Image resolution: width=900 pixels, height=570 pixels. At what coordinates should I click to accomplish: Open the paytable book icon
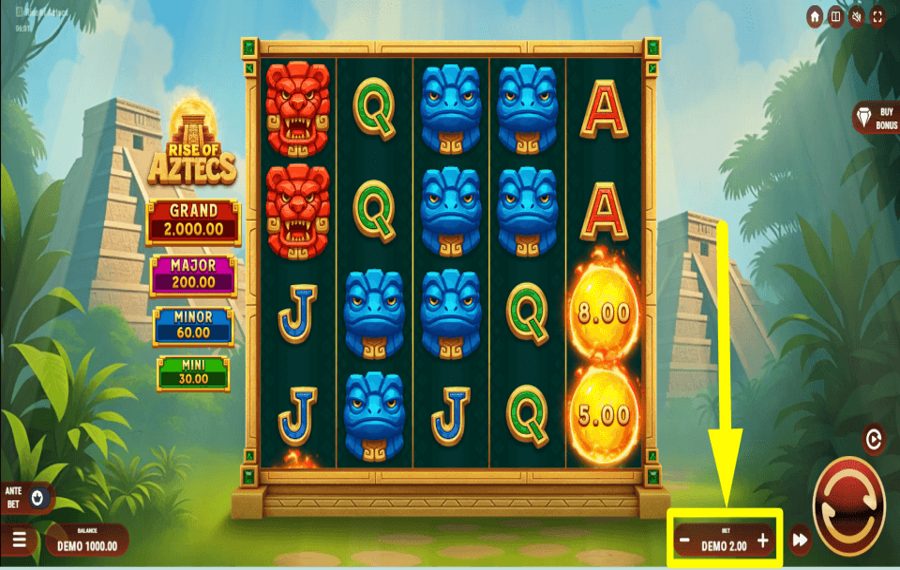pos(836,17)
